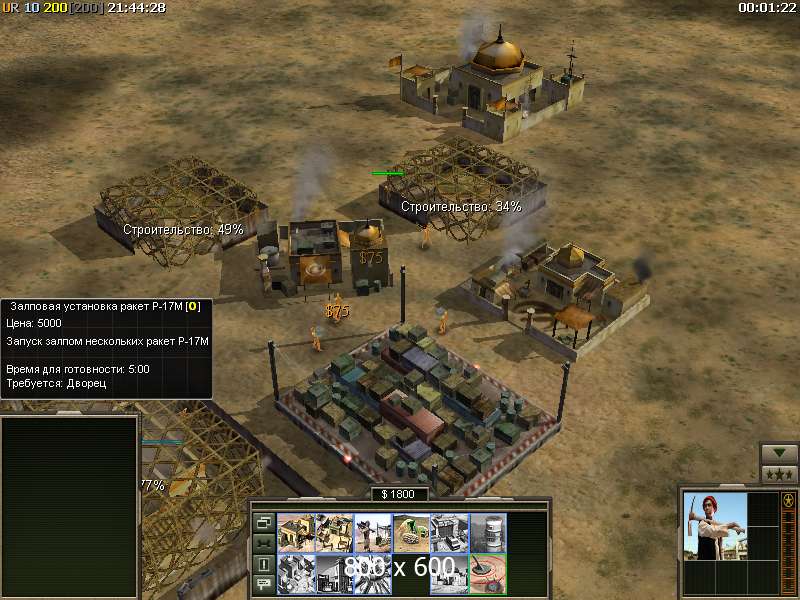Click the overlapping windows button

click(264, 522)
